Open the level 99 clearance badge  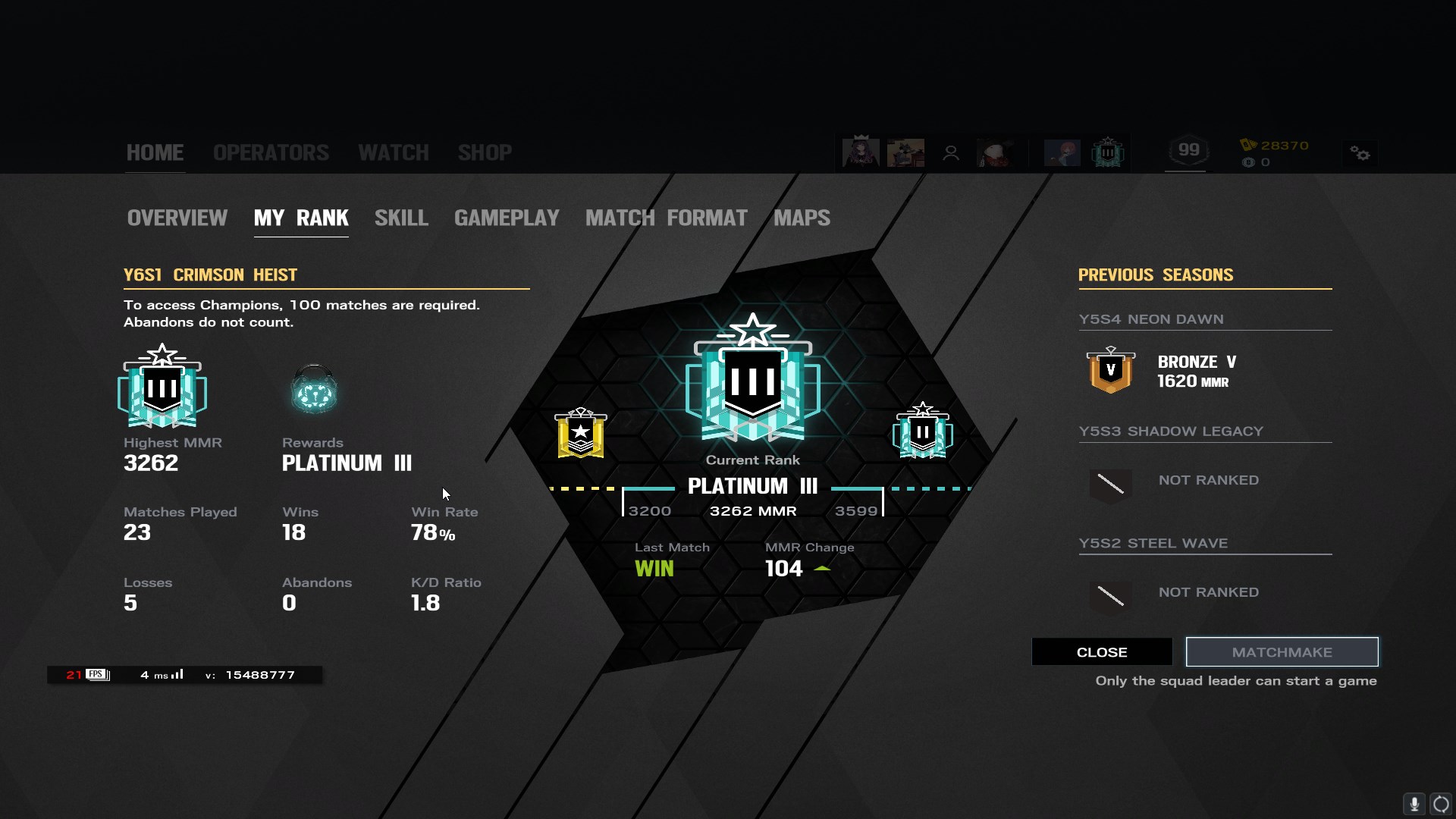pyautogui.click(x=1188, y=151)
